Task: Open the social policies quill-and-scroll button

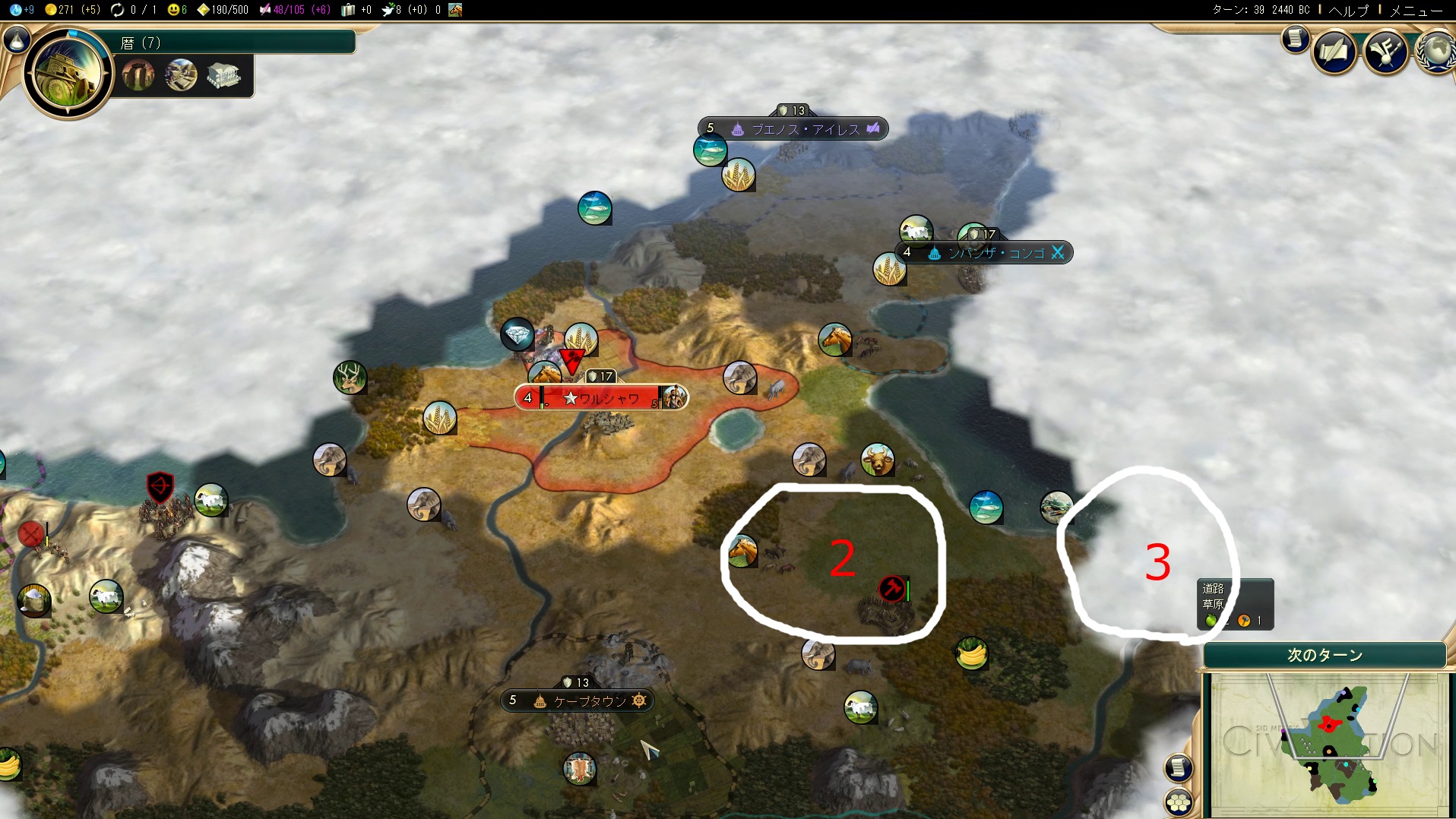Action: [1334, 52]
